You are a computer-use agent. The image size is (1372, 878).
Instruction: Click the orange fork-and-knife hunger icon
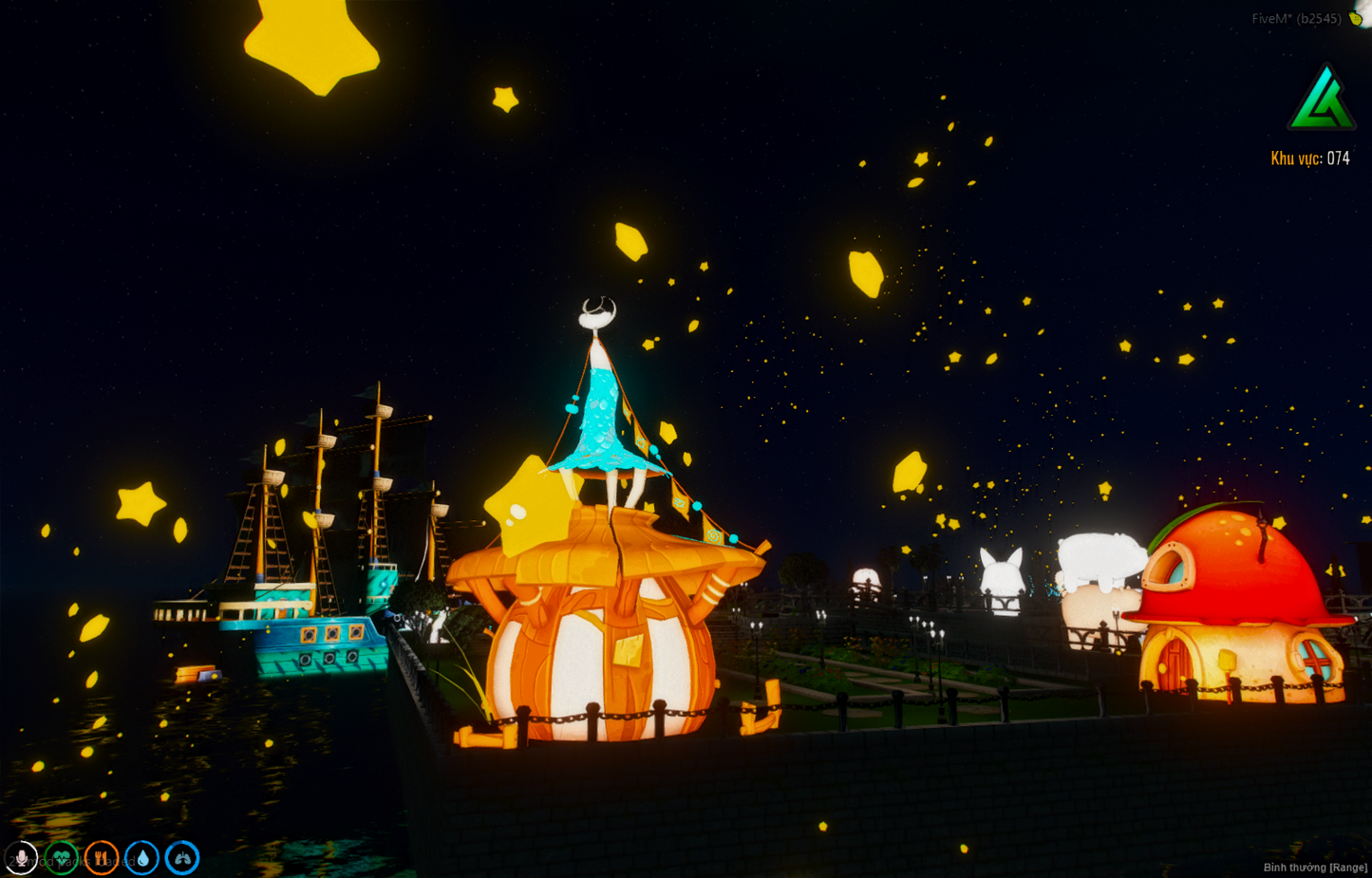click(101, 857)
